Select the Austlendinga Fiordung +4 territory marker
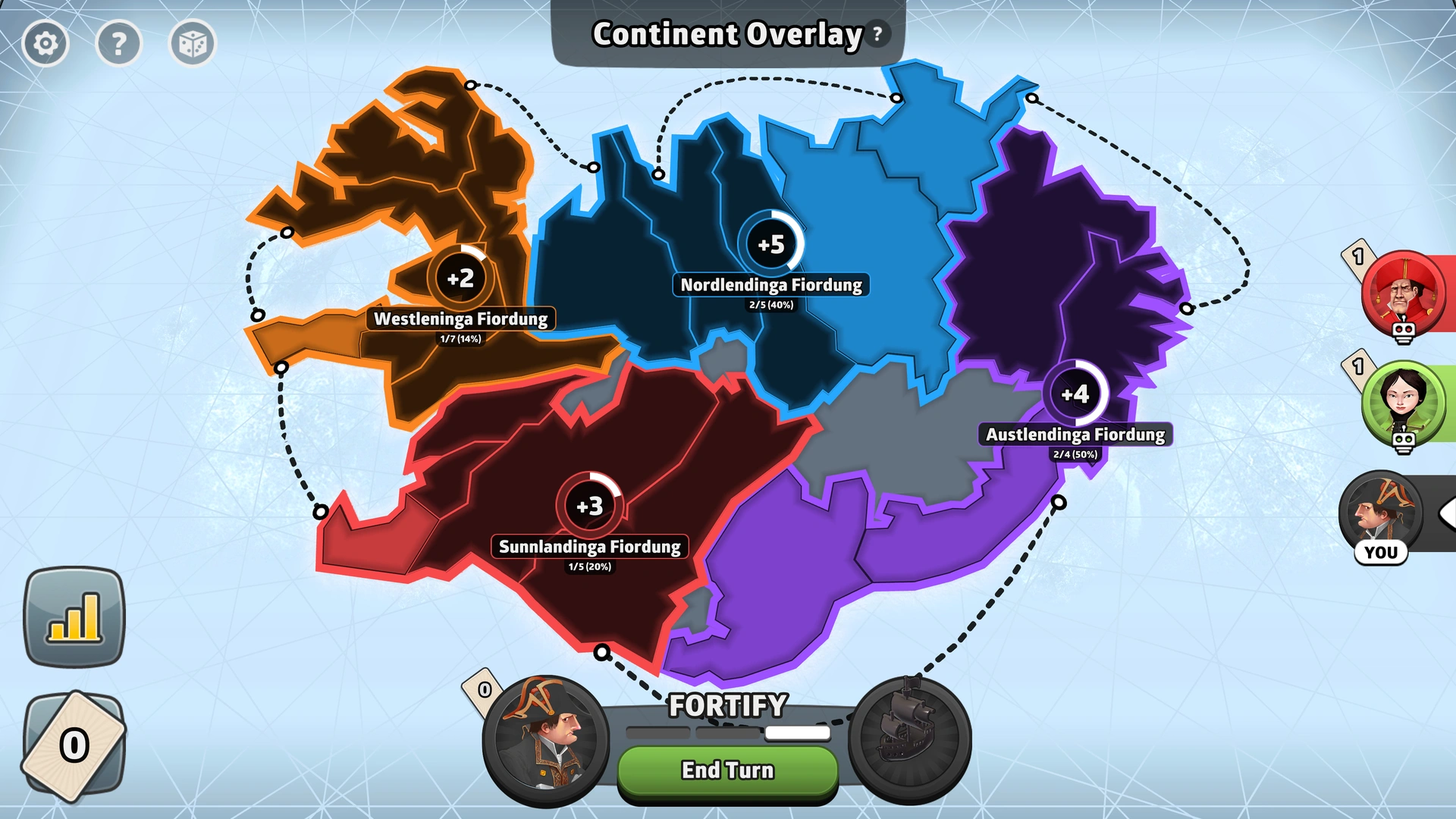 pos(1076,394)
